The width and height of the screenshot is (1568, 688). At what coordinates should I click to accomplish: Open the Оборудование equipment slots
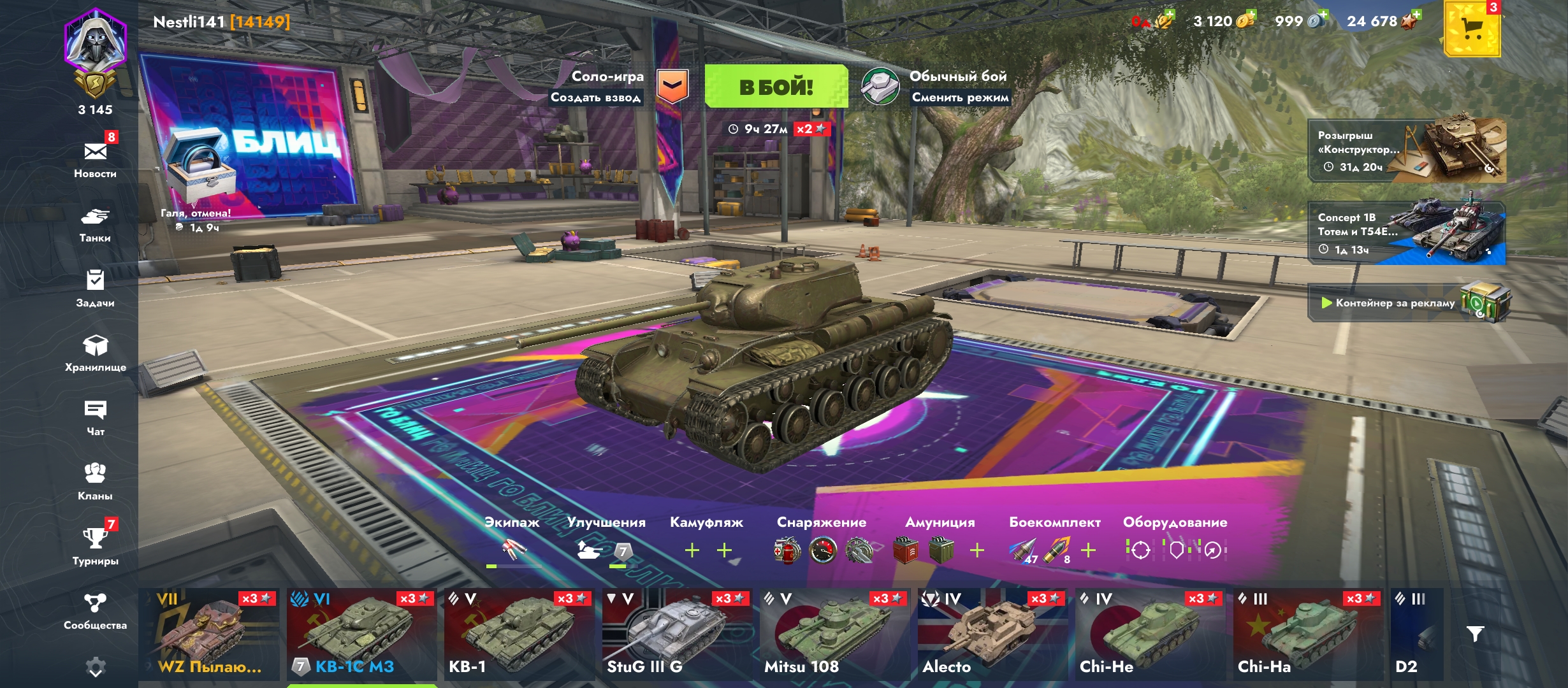1176,549
